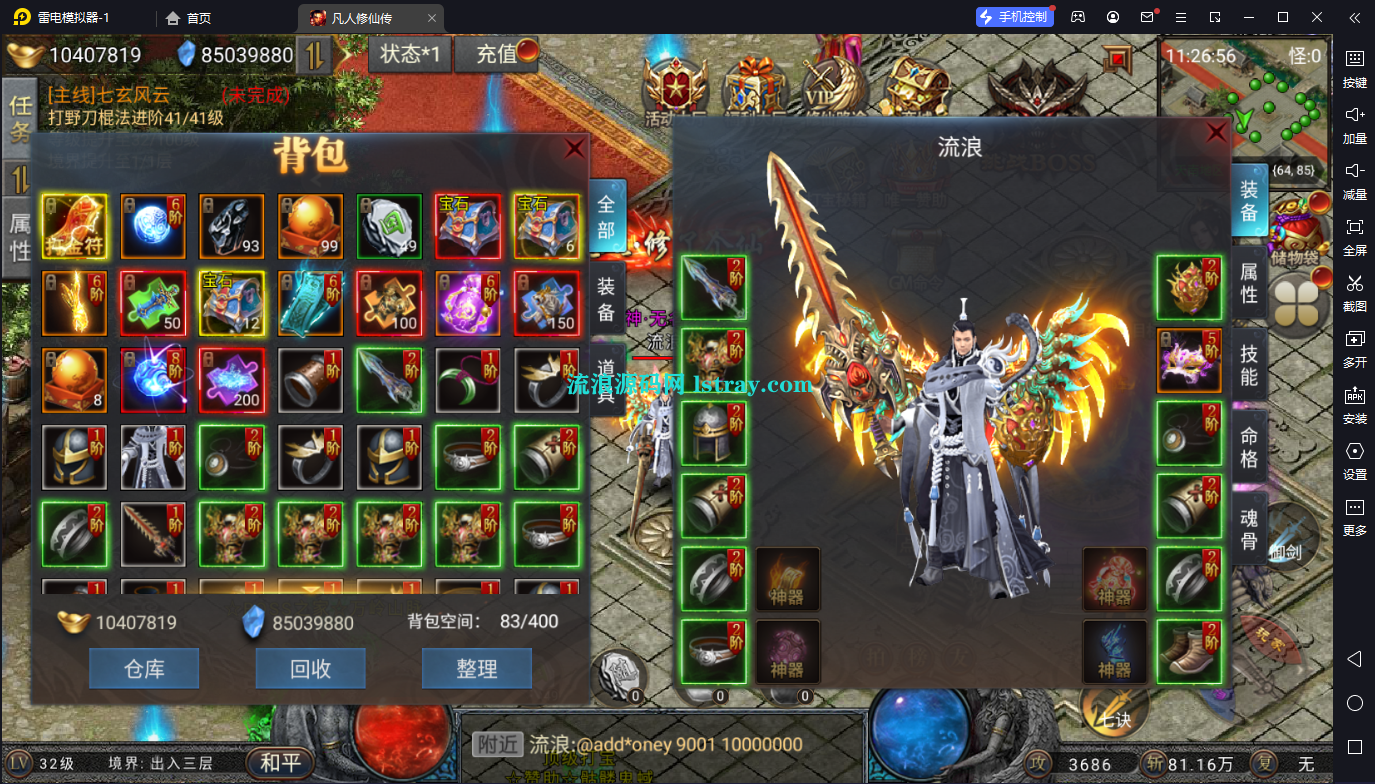
Task: Open the emulator 设置 settings
Action: (1355, 459)
